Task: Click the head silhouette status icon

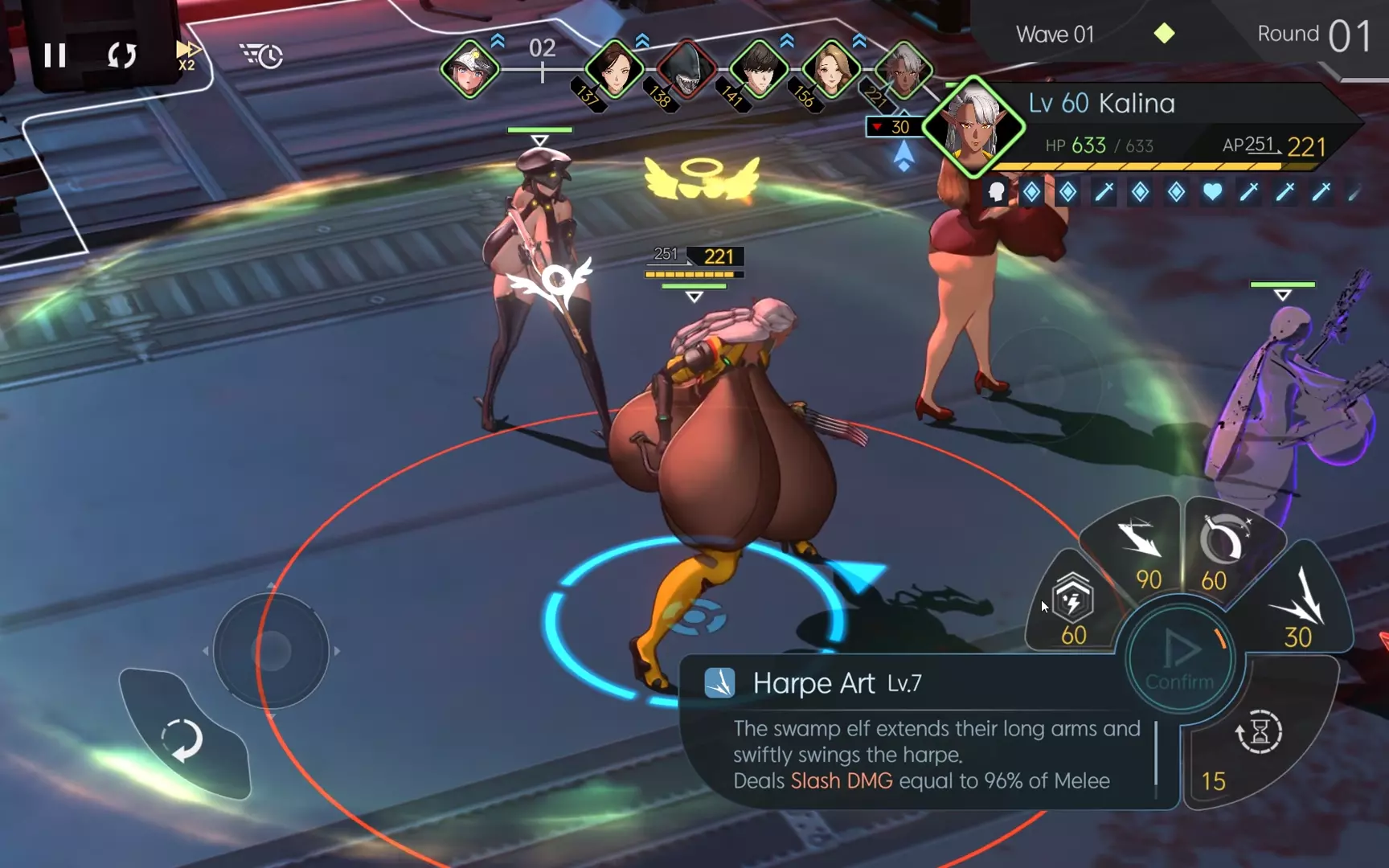Action: 997,192
